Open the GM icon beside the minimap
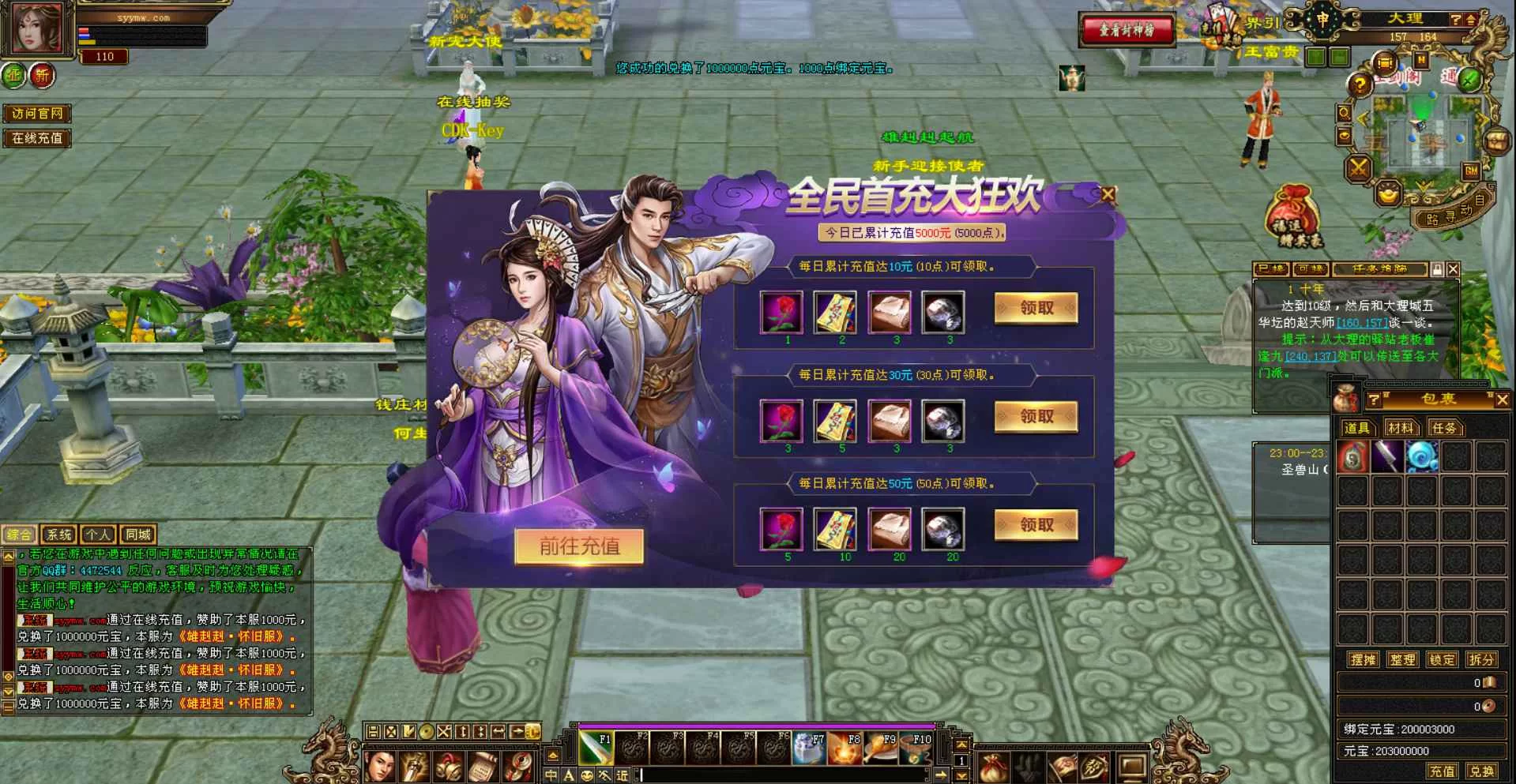This screenshot has width=1516, height=784. pos(1472,170)
